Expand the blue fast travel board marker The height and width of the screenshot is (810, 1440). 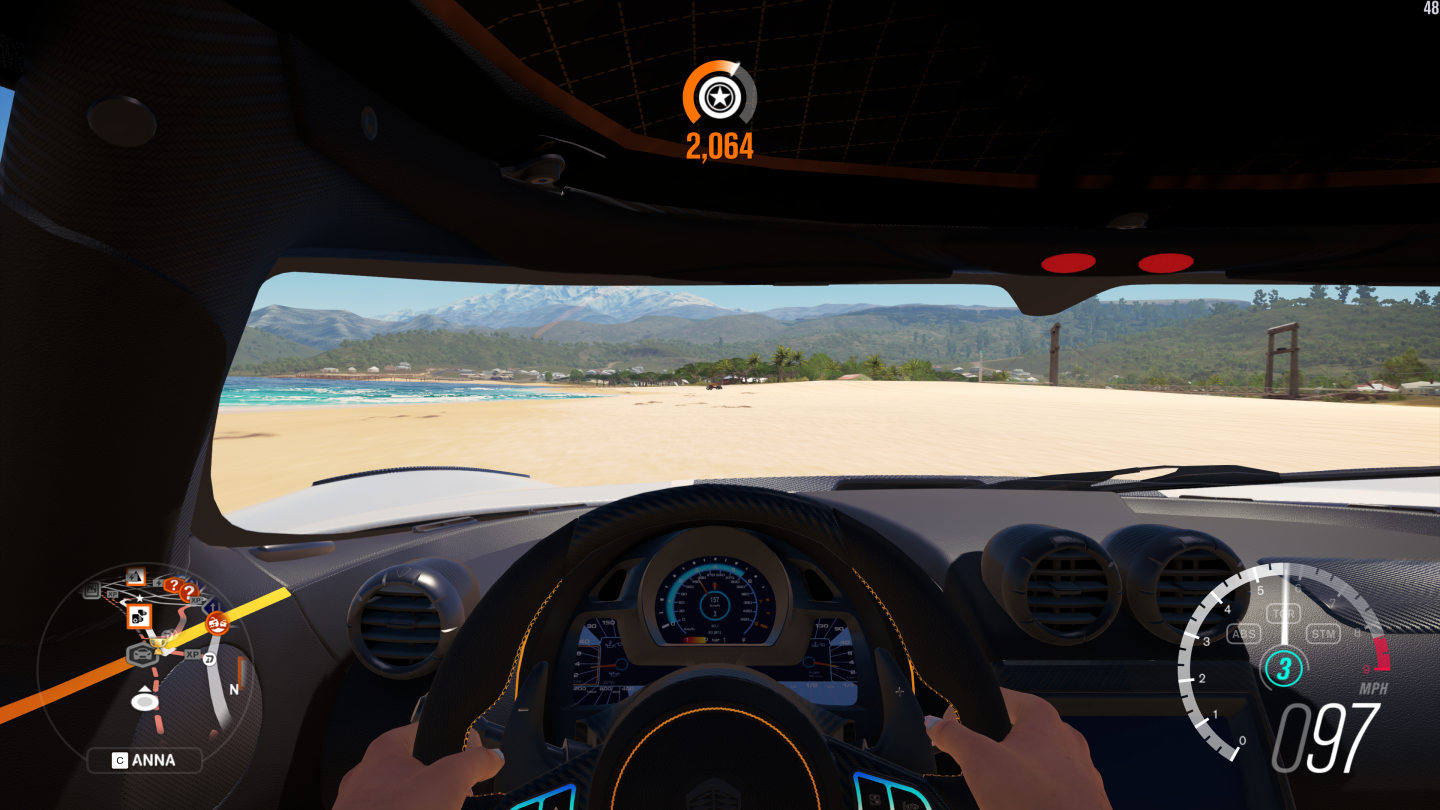(x=211, y=605)
